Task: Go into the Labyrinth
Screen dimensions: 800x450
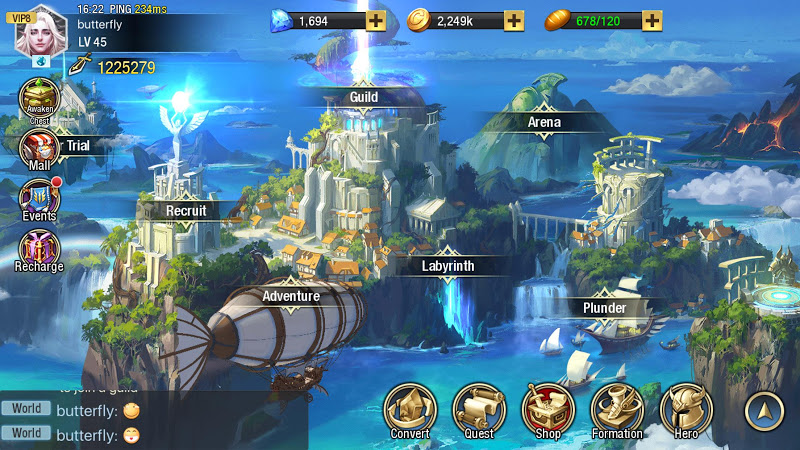Action: [x=447, y=266]
